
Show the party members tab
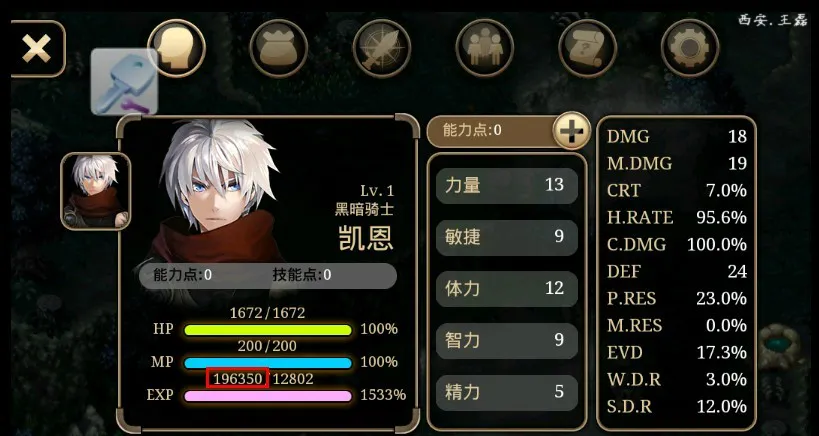(485, 47)
